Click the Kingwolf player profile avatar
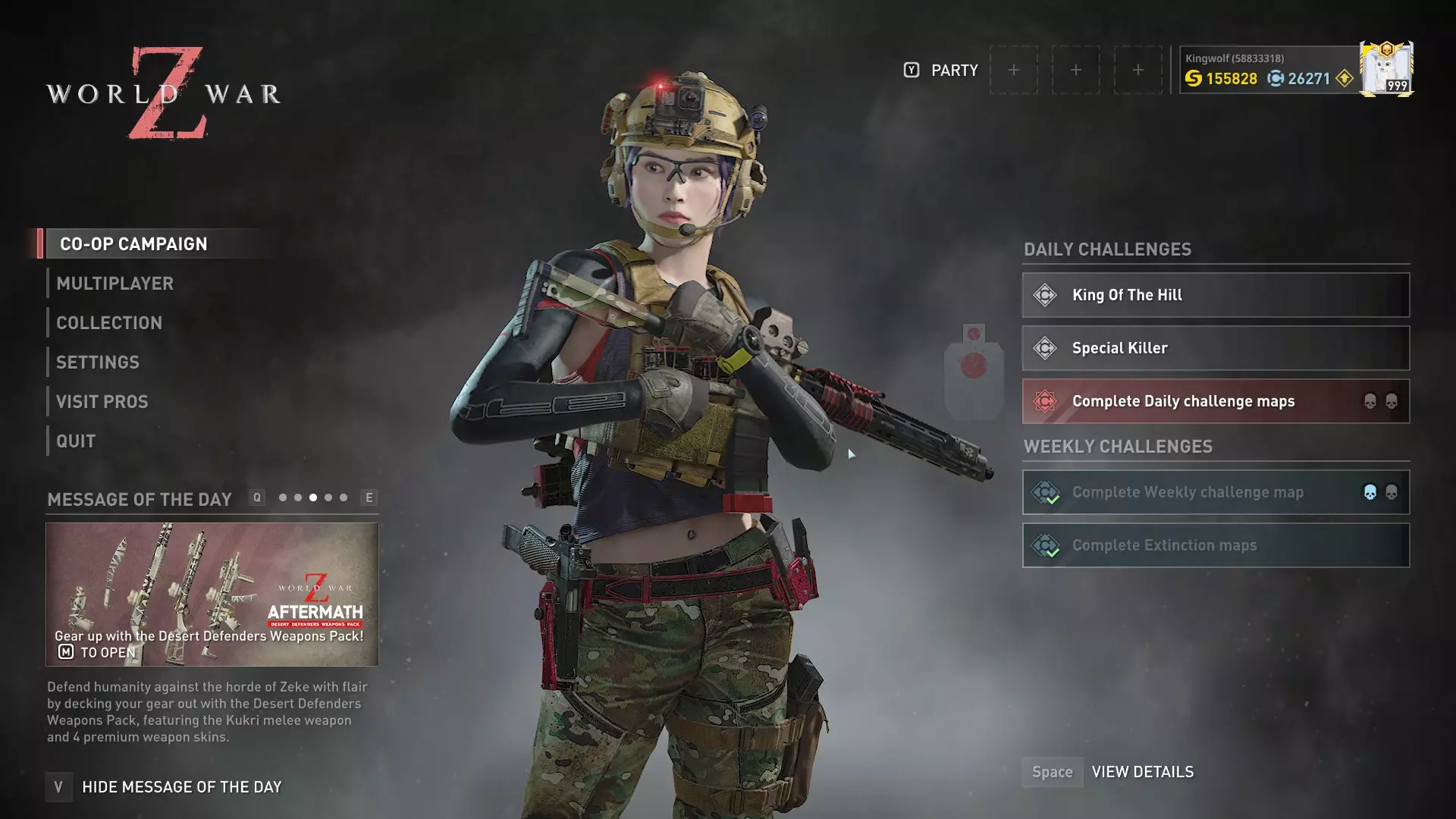Image resolution: width=1456 pixels, height=819 pixels. tap(1385, 69)
